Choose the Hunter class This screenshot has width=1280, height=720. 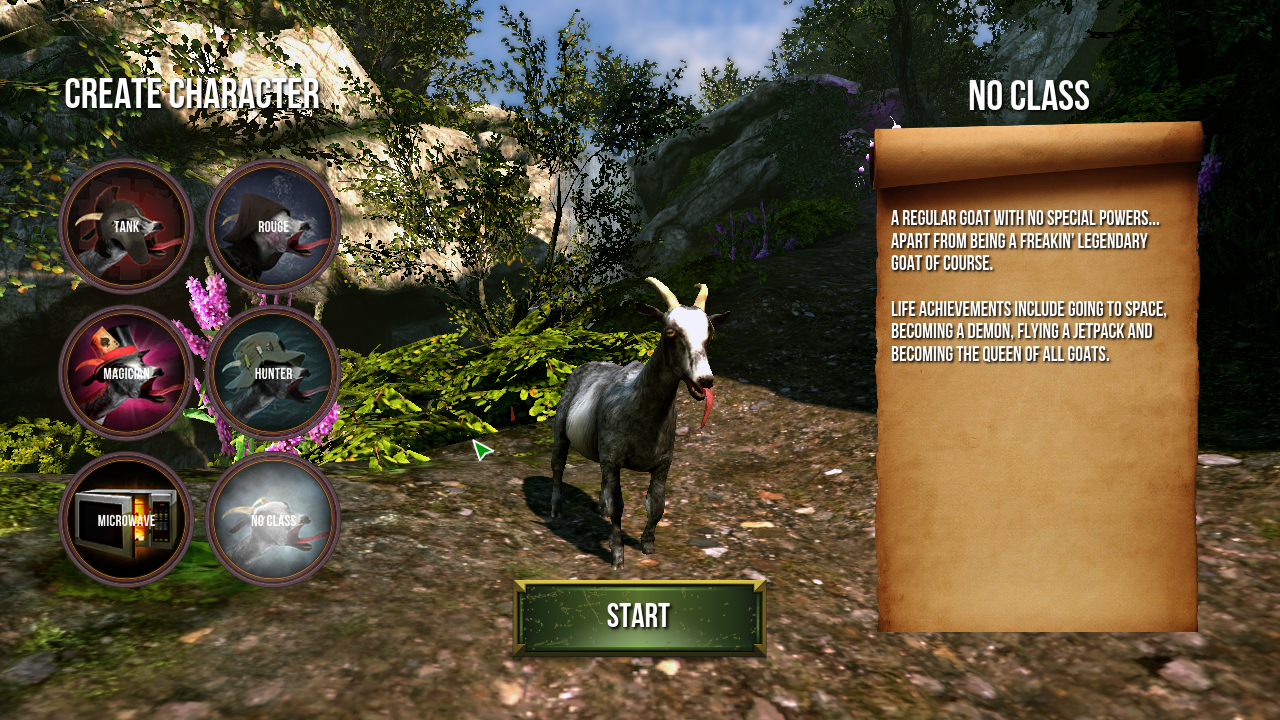273,373
